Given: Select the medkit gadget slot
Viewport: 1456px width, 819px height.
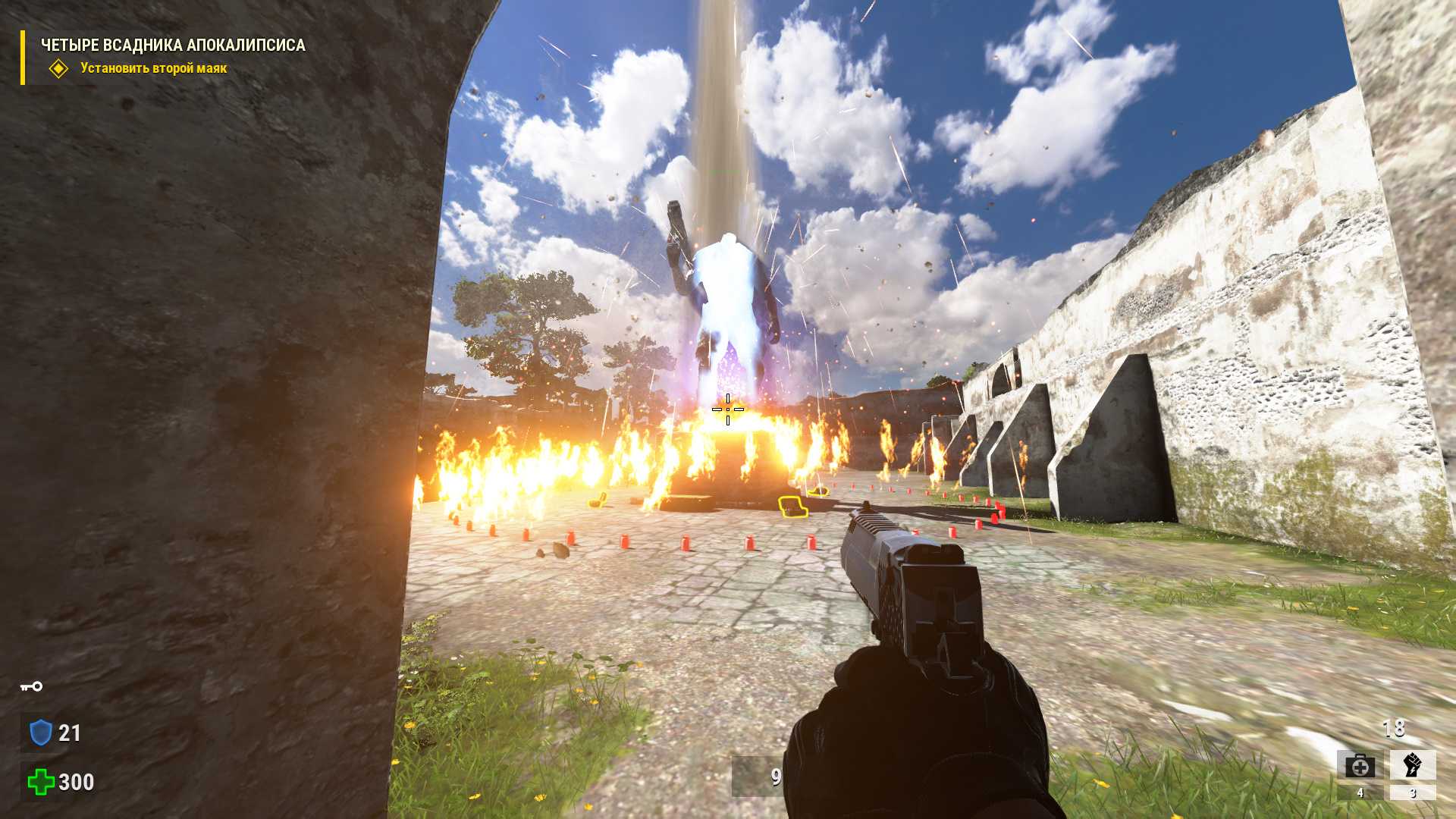Looking at the screenshot, I should pos(1360,766).
